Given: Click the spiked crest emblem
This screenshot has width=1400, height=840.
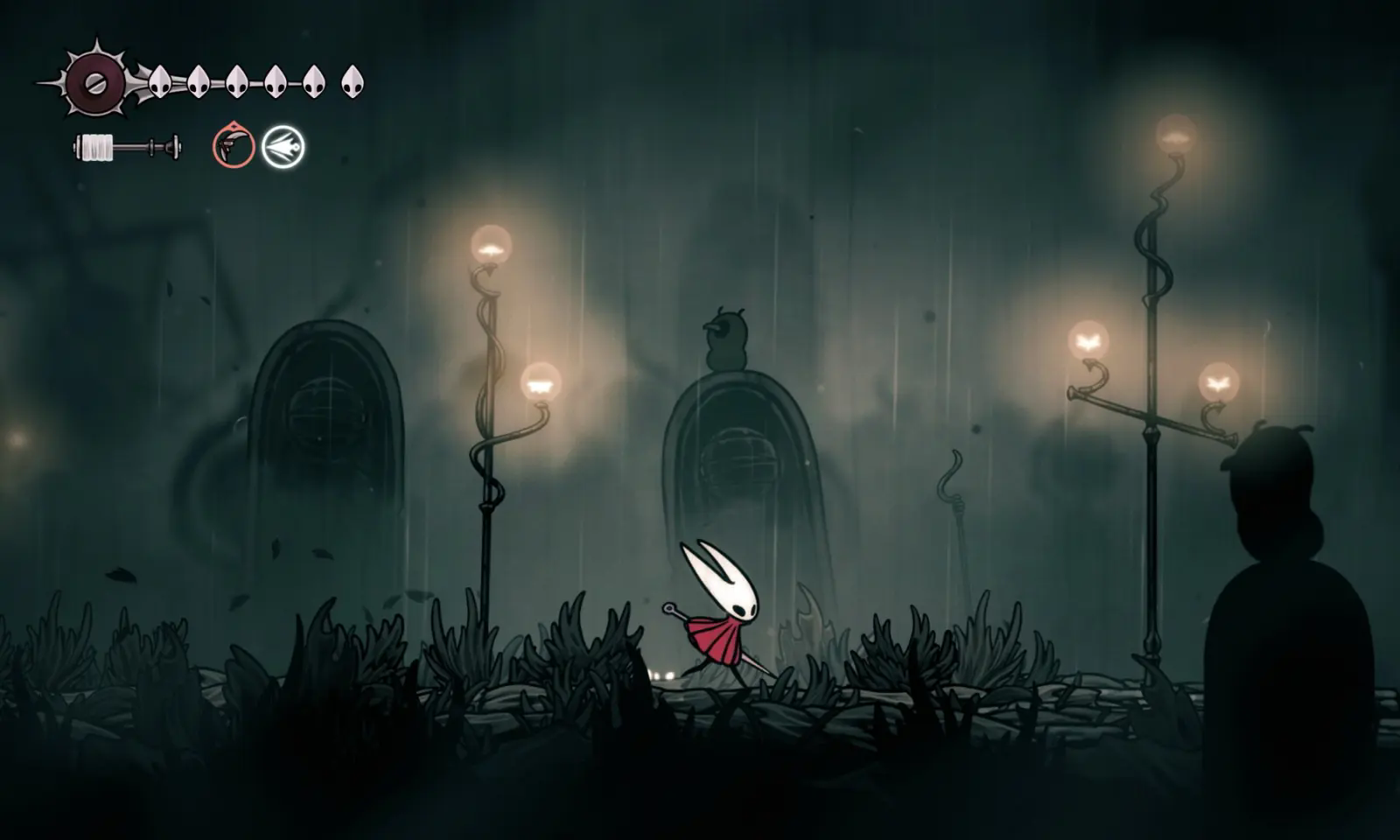Looking at the screenshot, I should coord(94,83).
